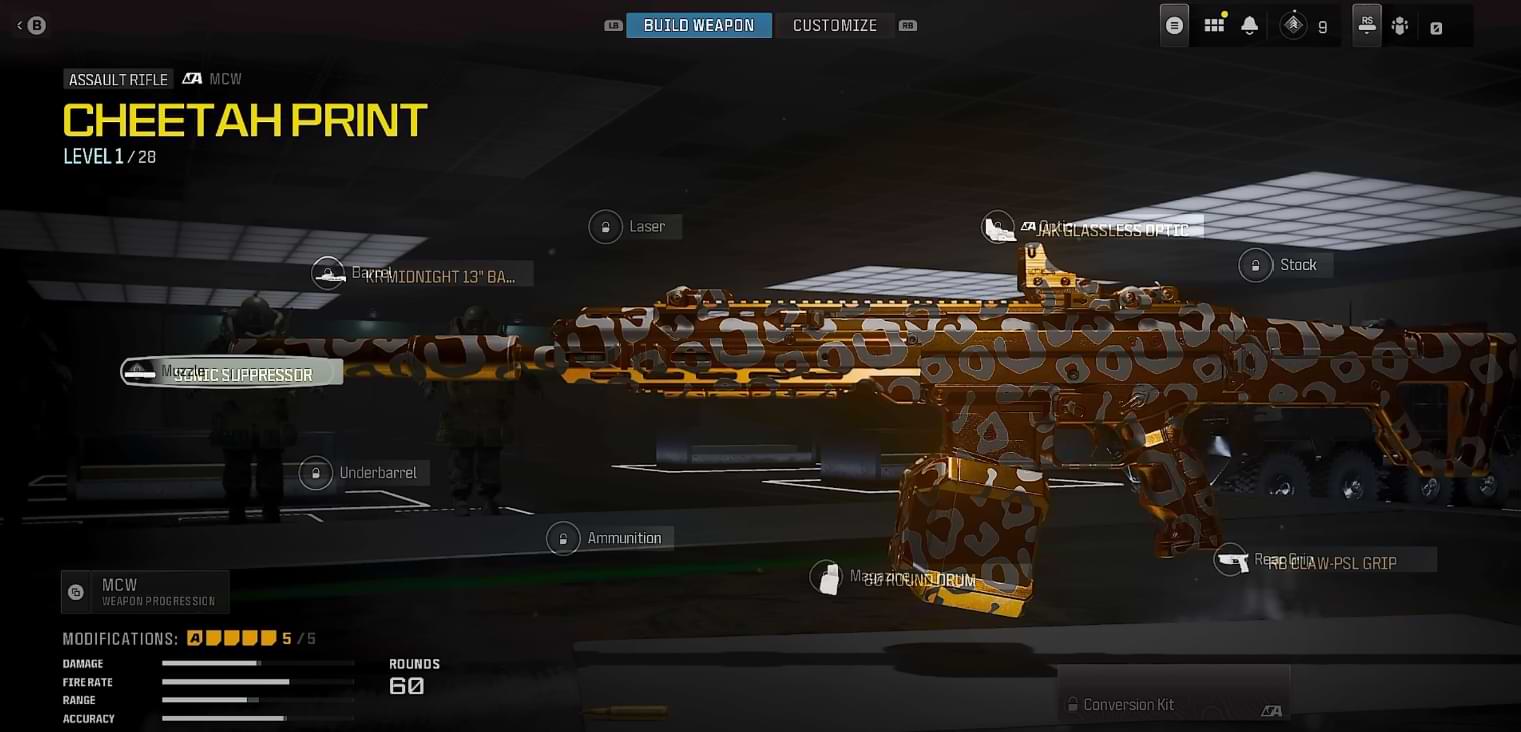Open the main menu hamburger icon
The height and width of the screenshot is (732, 1521).
coord(1173,24)
